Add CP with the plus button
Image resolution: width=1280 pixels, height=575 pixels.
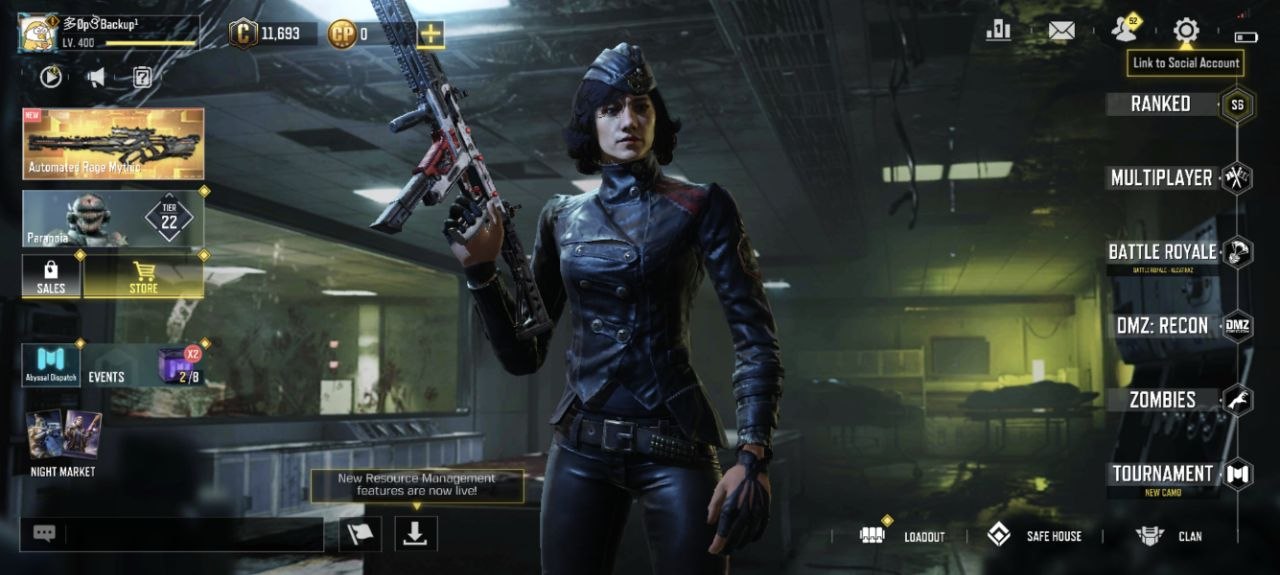[431, 34]
